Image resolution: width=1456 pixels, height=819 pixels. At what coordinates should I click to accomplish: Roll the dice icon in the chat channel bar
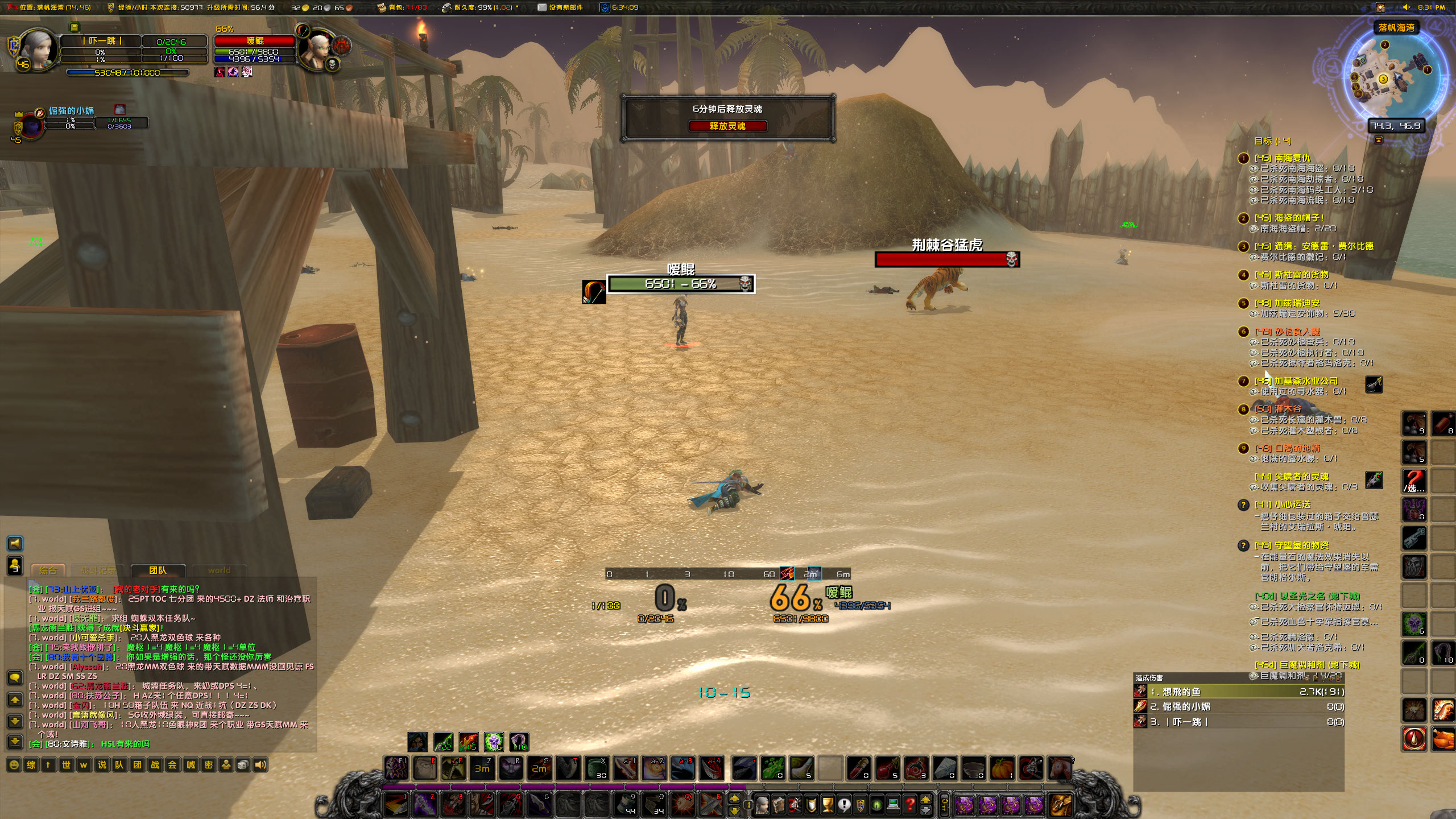point(242,765)
